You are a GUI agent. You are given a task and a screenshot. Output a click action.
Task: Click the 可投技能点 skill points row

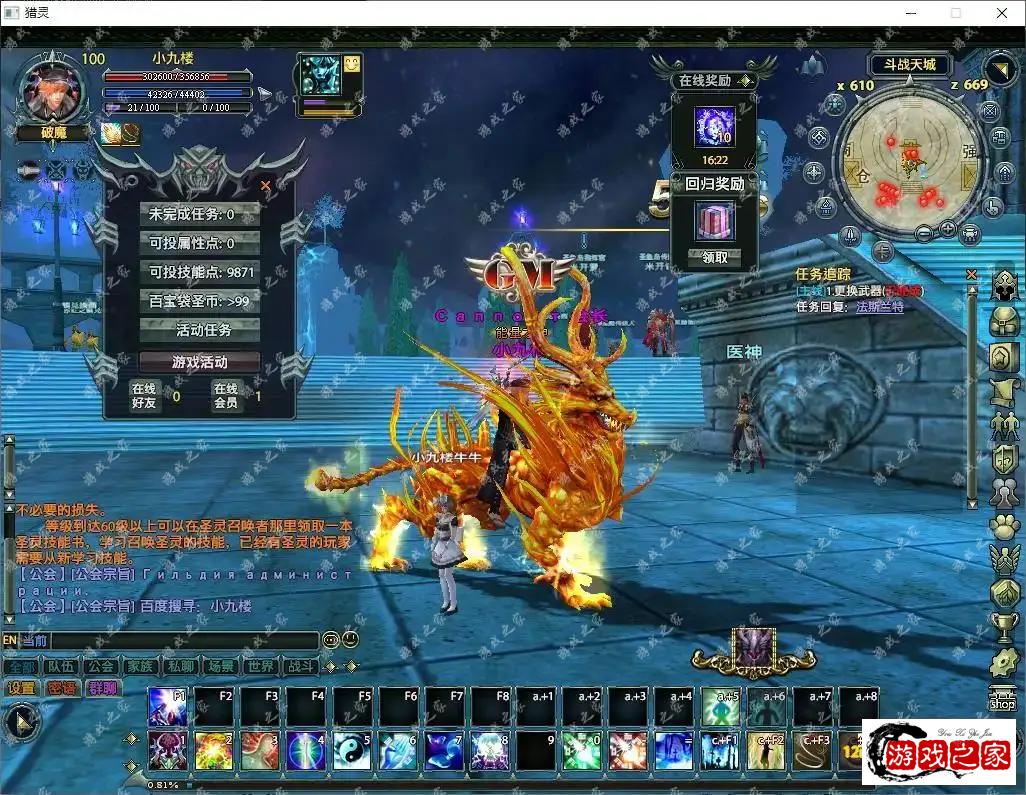(x=201, y=272)
